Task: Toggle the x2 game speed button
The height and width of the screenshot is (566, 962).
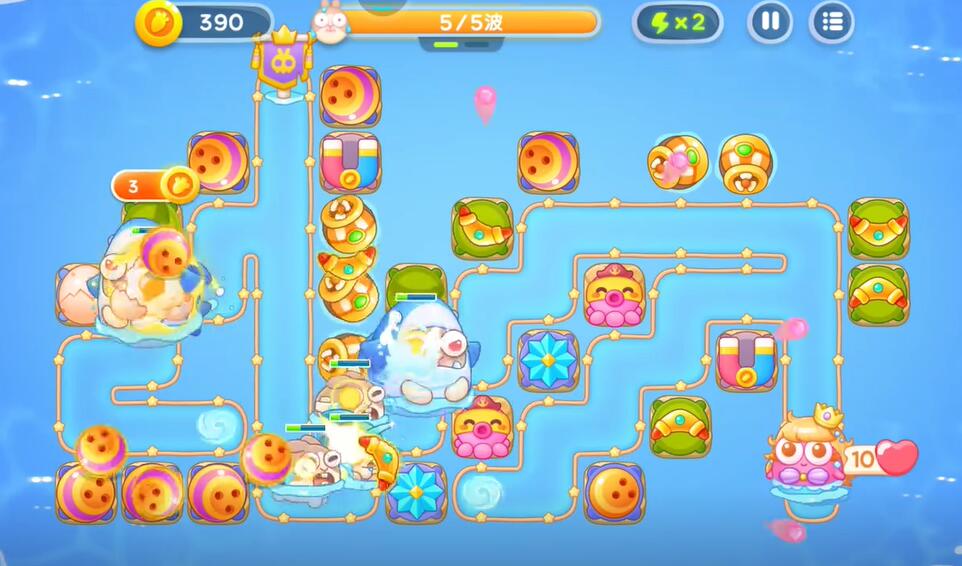Action: [677, 22]
